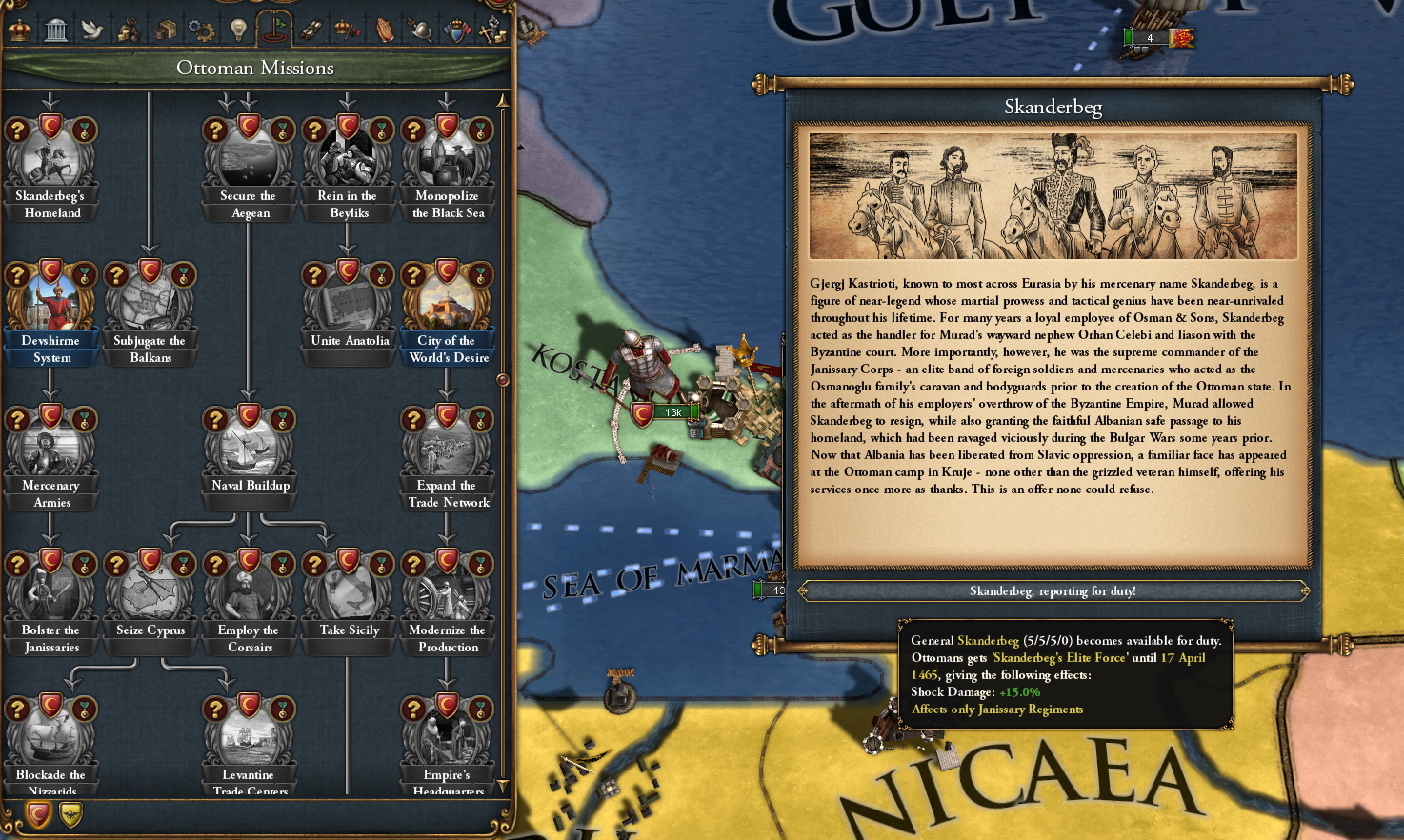Click 'Skanderbeg, reporting for duty!' option
1404x840 pixels.
tap(1053, 590)
